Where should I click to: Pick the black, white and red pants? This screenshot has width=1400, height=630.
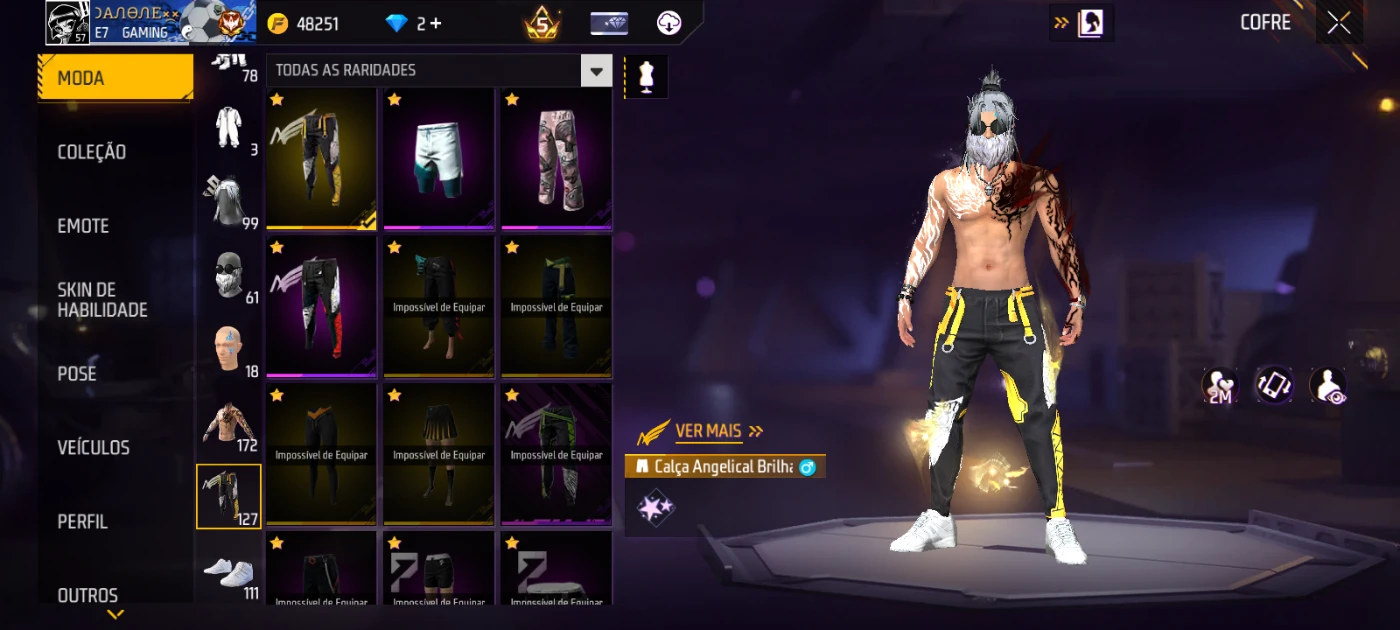click(x=321, y=306)
